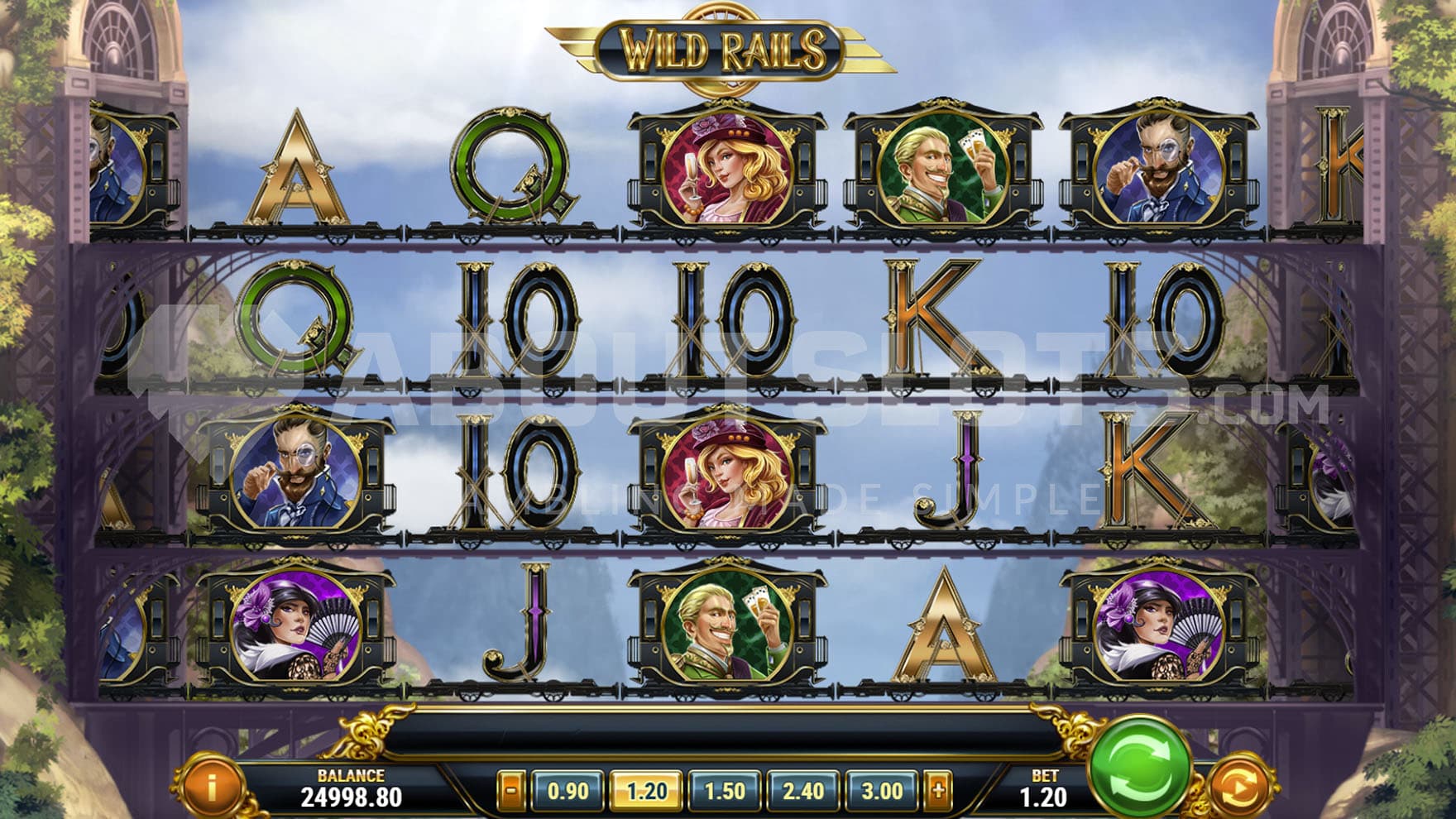Image resolution: width=1456 pixels, height=819 pixels.
Task: Set bet to 1.50
Action: click(x=725, y=790)
